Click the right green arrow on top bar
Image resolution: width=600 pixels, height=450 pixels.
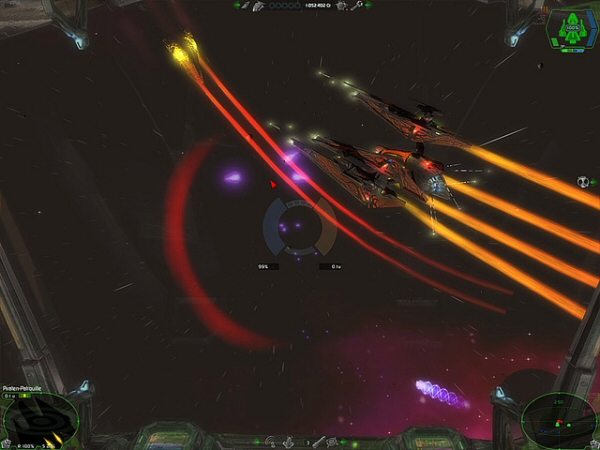pos(369,6)
